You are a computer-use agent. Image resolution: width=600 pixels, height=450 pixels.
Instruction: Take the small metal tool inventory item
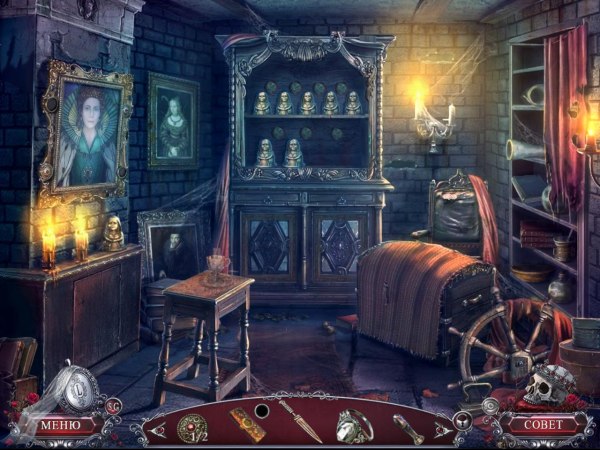click(x=408, y=427)
